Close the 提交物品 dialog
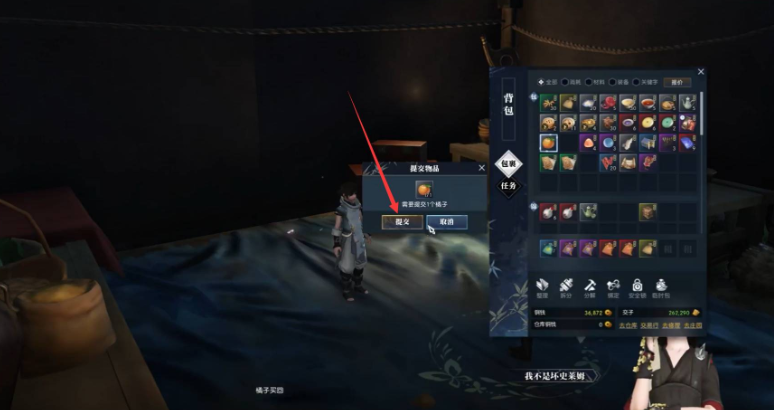The width and height of the screenshot is (774, 410). (x=482, y=168)
